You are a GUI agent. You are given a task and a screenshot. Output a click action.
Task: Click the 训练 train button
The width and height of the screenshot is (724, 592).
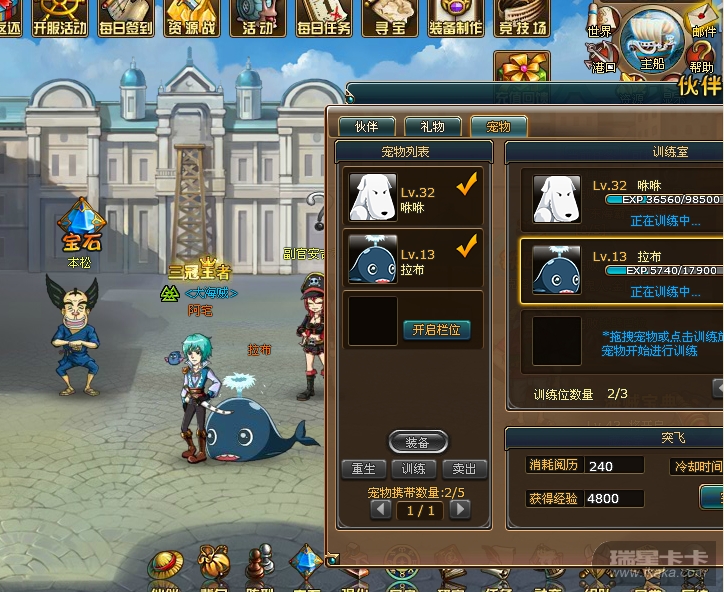point(414,469)
